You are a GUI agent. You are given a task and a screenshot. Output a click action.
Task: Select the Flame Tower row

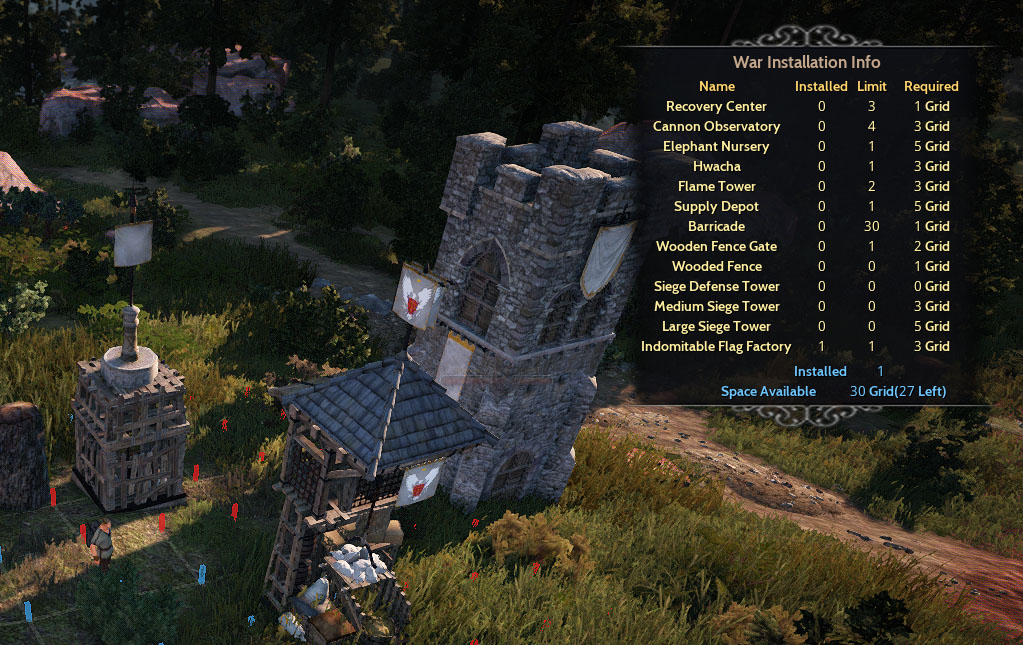pyautogui.click(x=716, y=186)
